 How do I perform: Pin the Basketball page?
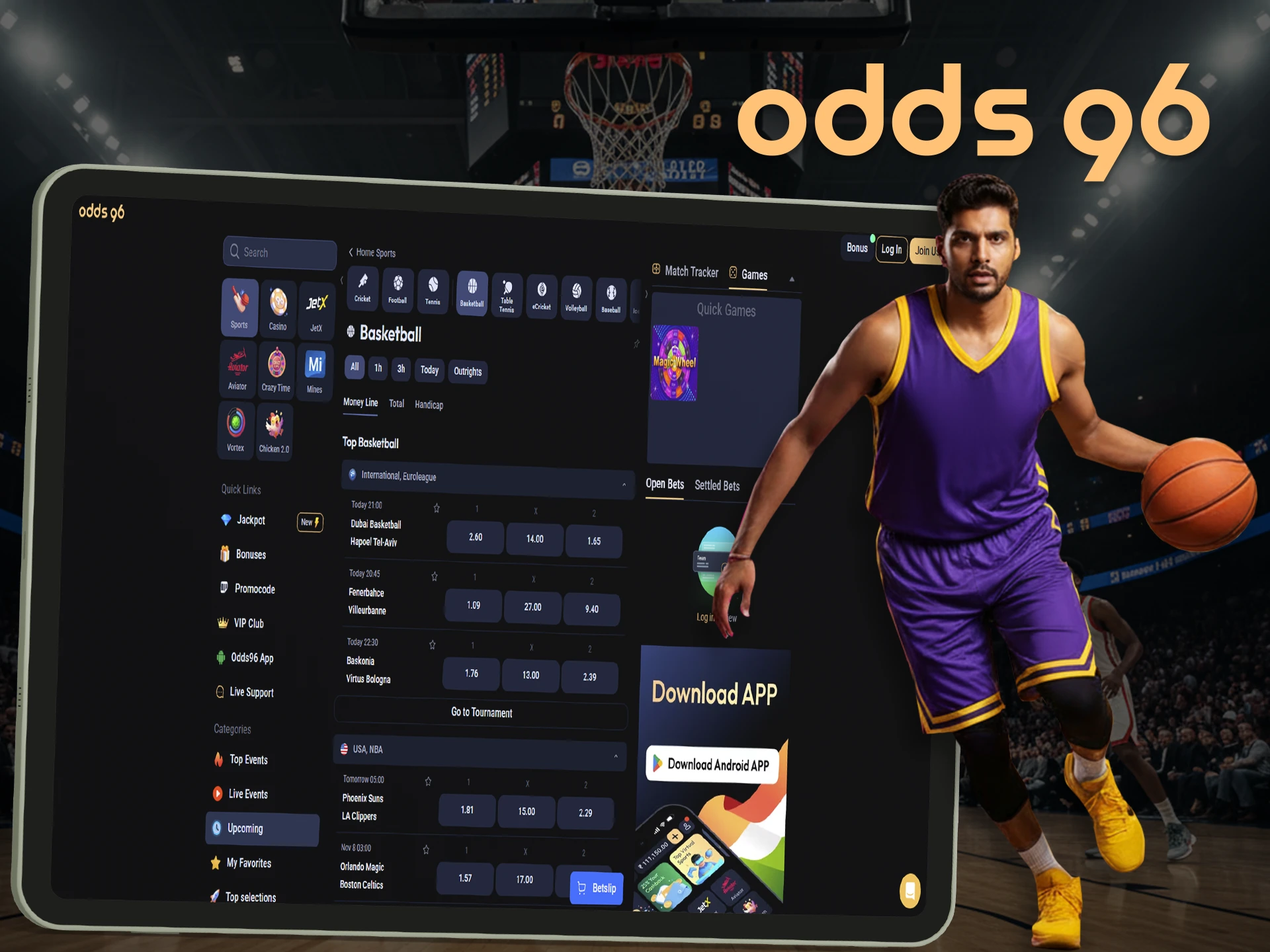637,344
